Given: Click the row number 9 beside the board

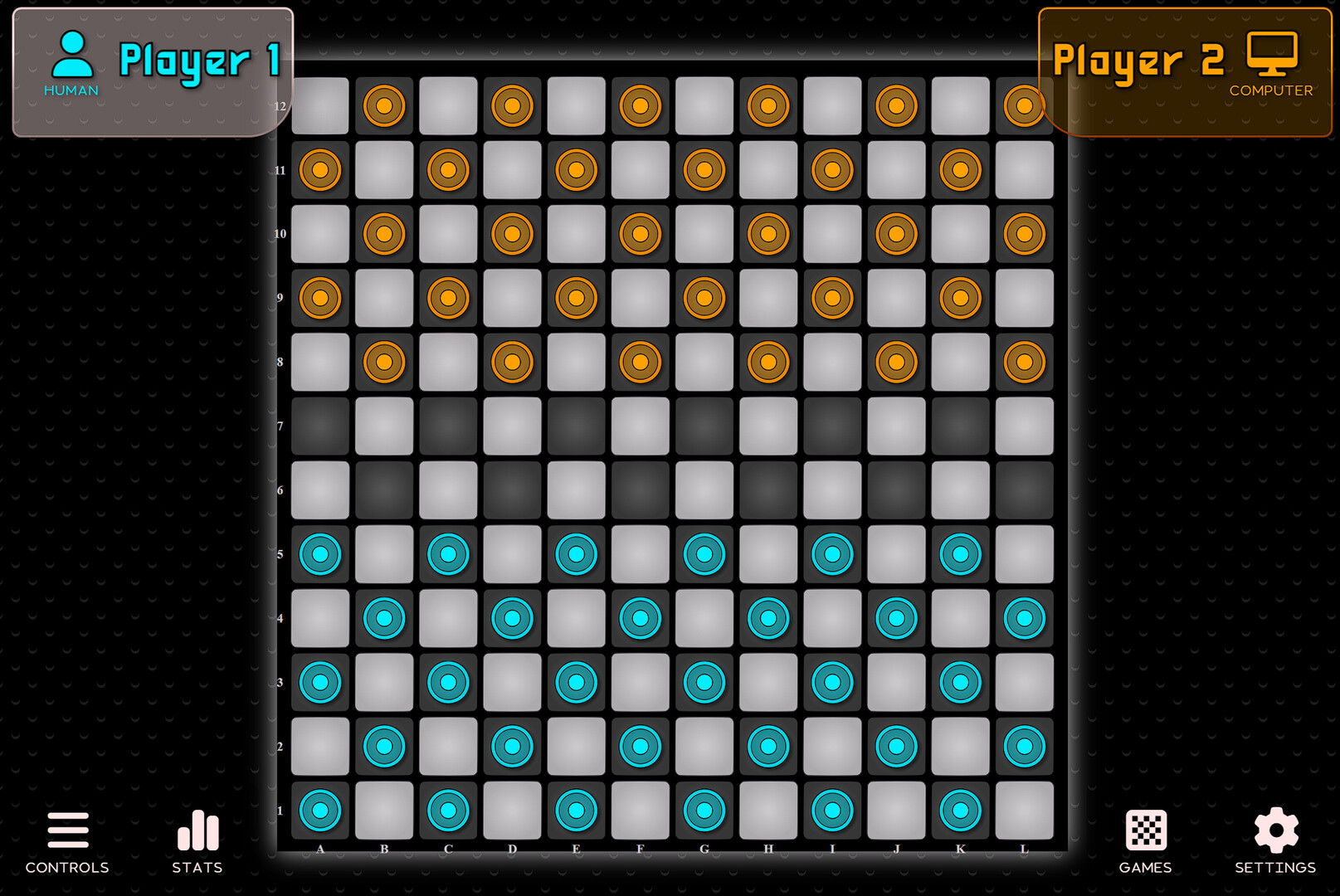Looking at the screenshot, I should [x=281, y=297].
